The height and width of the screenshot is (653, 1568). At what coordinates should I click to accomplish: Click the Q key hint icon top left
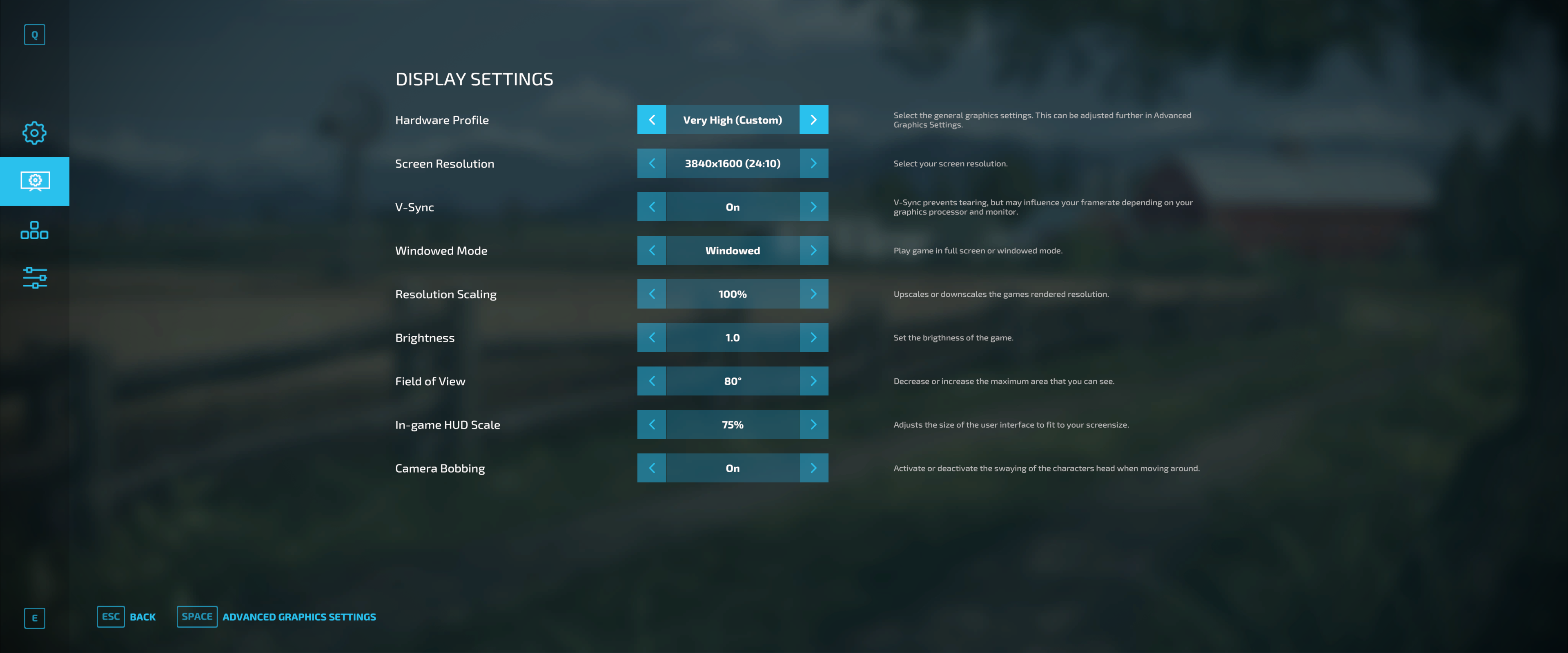click(x=35, y=35)
